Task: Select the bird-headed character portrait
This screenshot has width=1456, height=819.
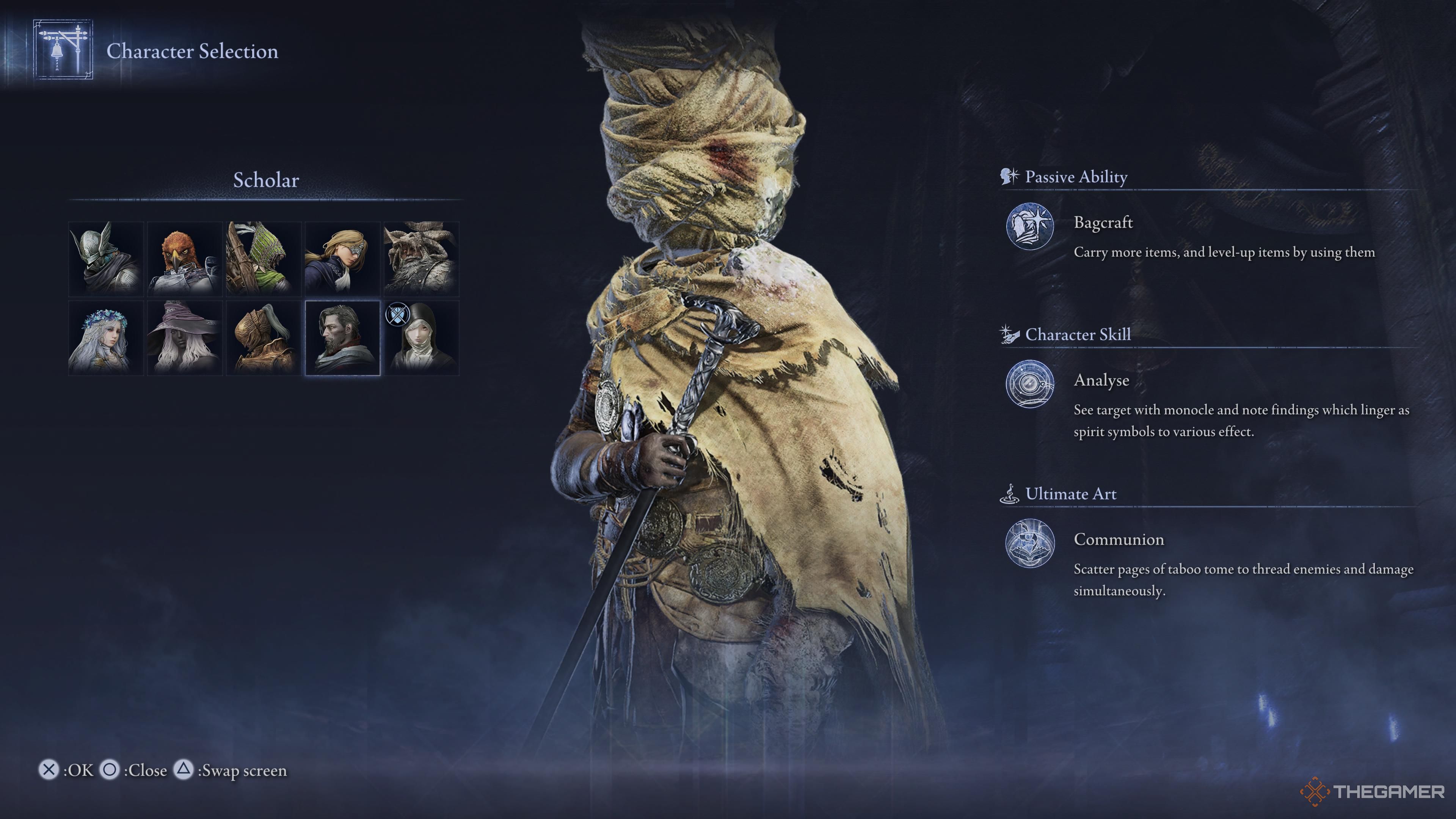Action: click(185, 259)
